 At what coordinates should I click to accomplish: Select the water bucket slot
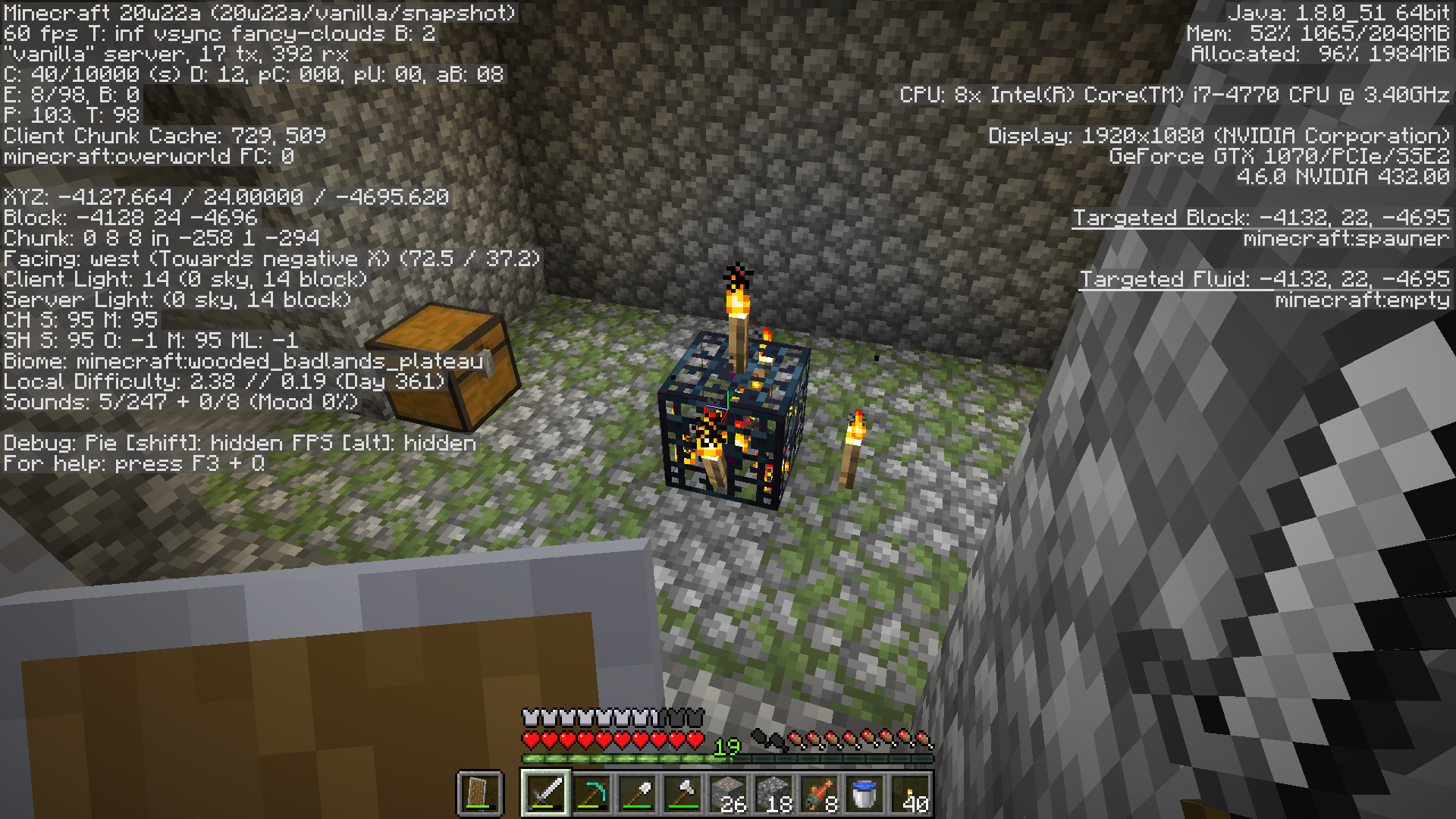coord(864,793)
